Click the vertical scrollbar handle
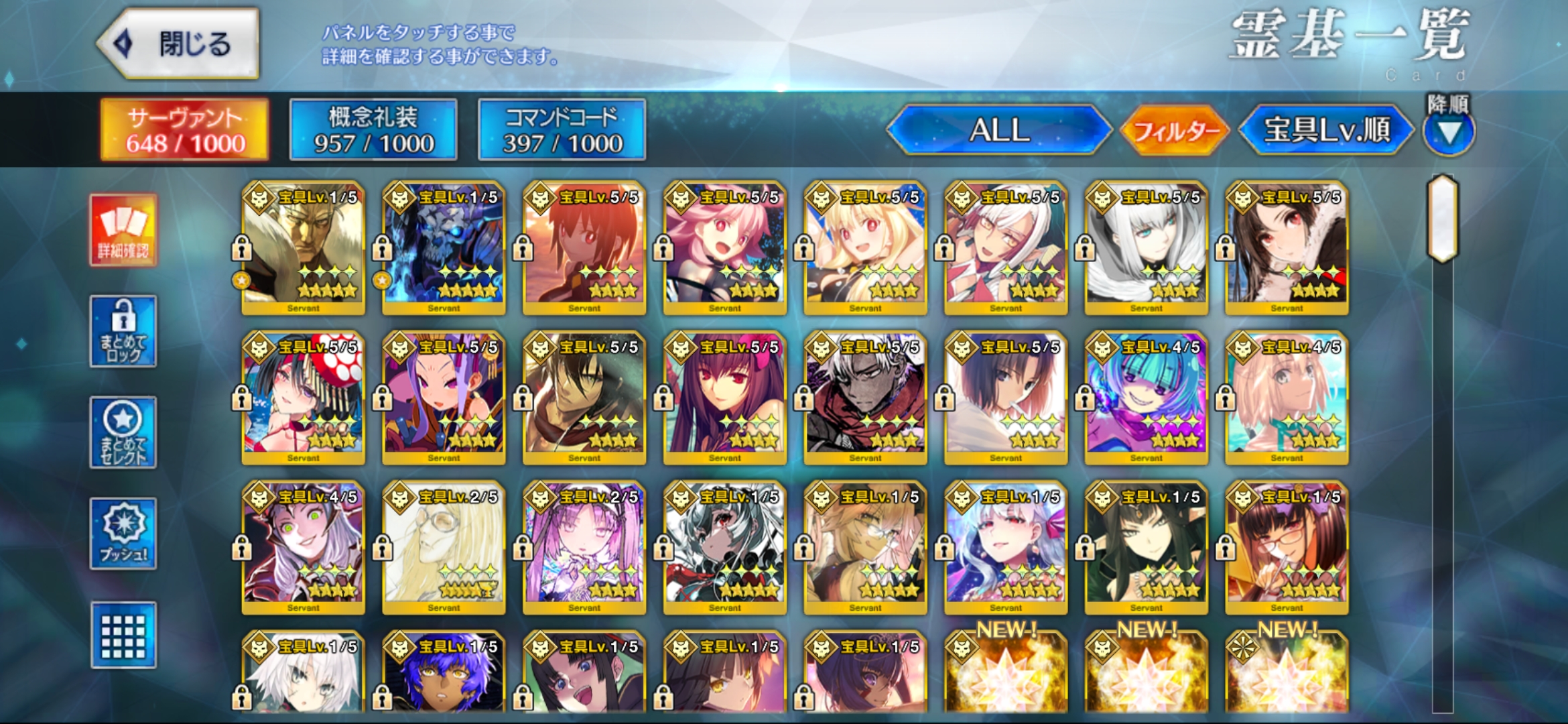Viewport: 1568px width, 724px height. (1443, 218)
